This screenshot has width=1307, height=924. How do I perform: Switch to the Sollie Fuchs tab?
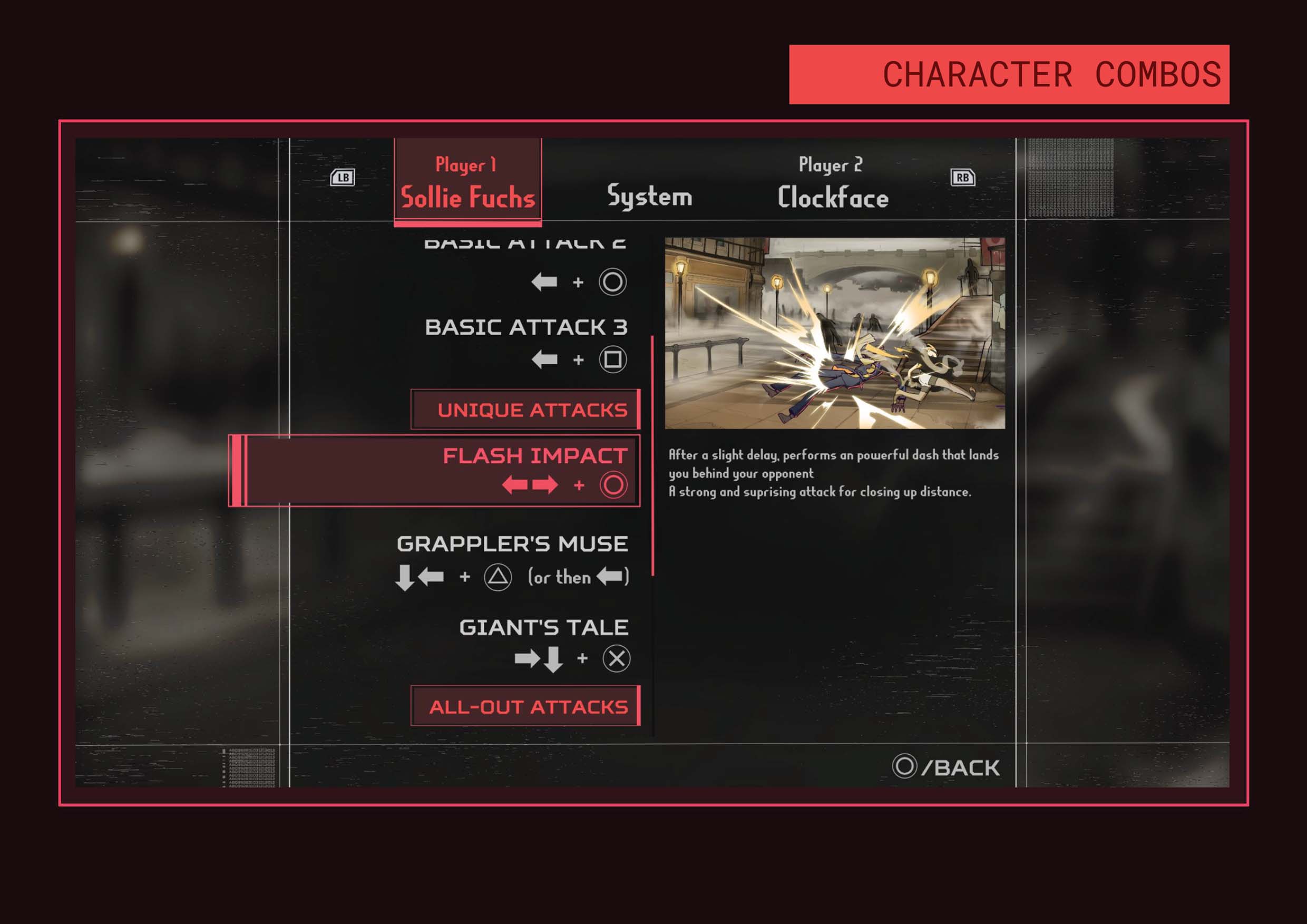pos(467,182)
